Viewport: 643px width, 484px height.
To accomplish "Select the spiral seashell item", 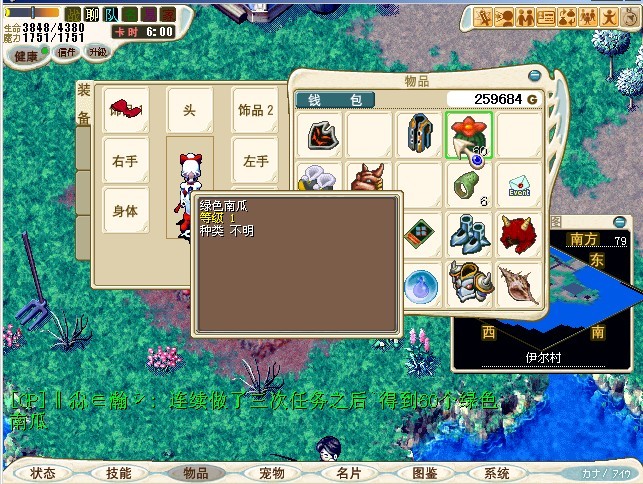I will [x=518, y=282].
